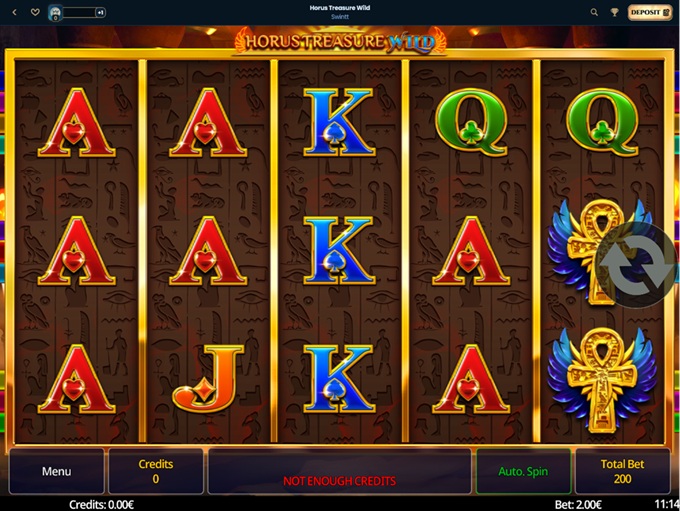The image size is (680, 511).
Task: Open the trophy icon in top bar
Action: pos(614,12)
